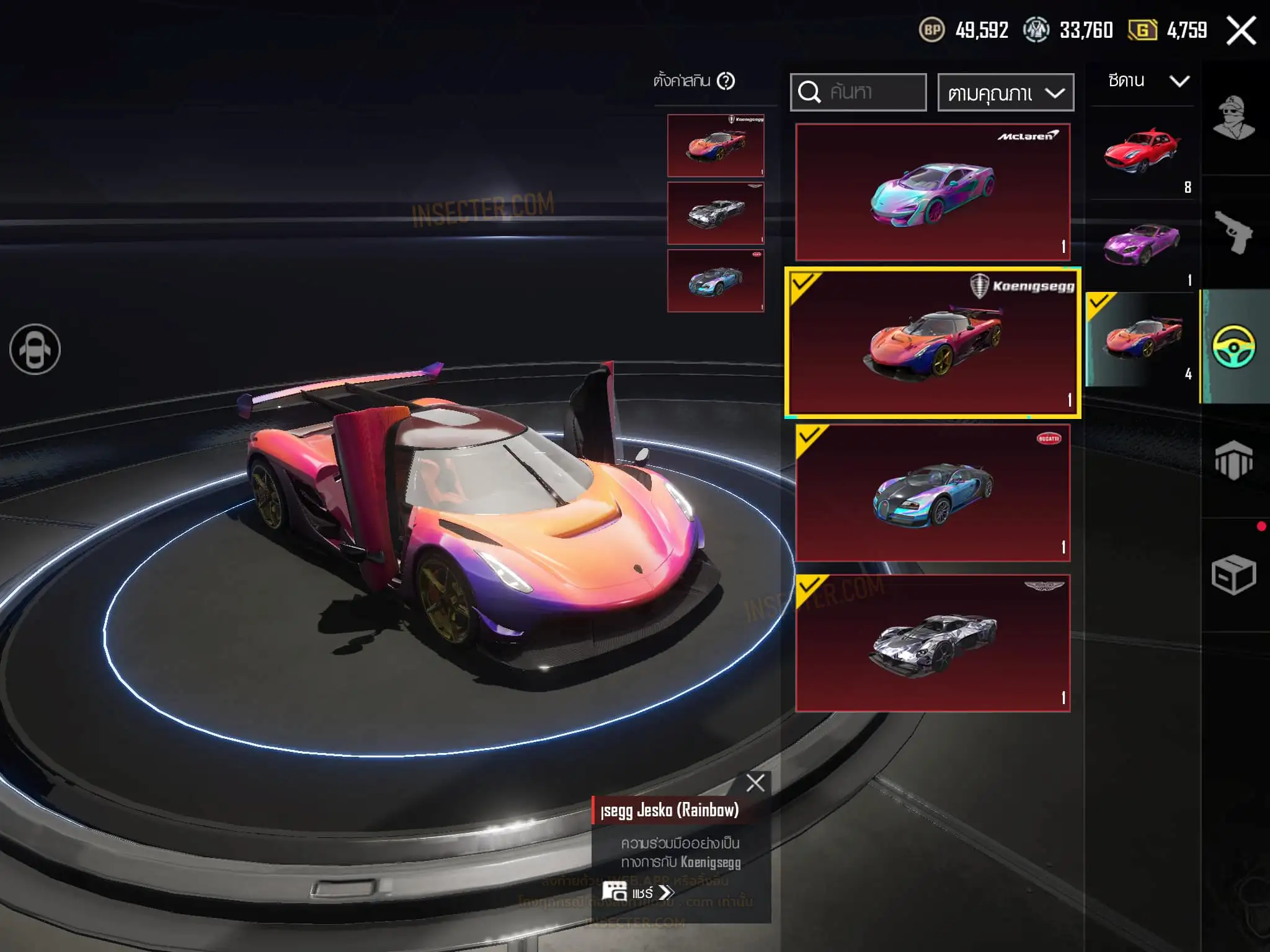Viewport: 1270px width, 952px height.
Task: Choose the Bugatti skin card
Action: click(933, 493)
